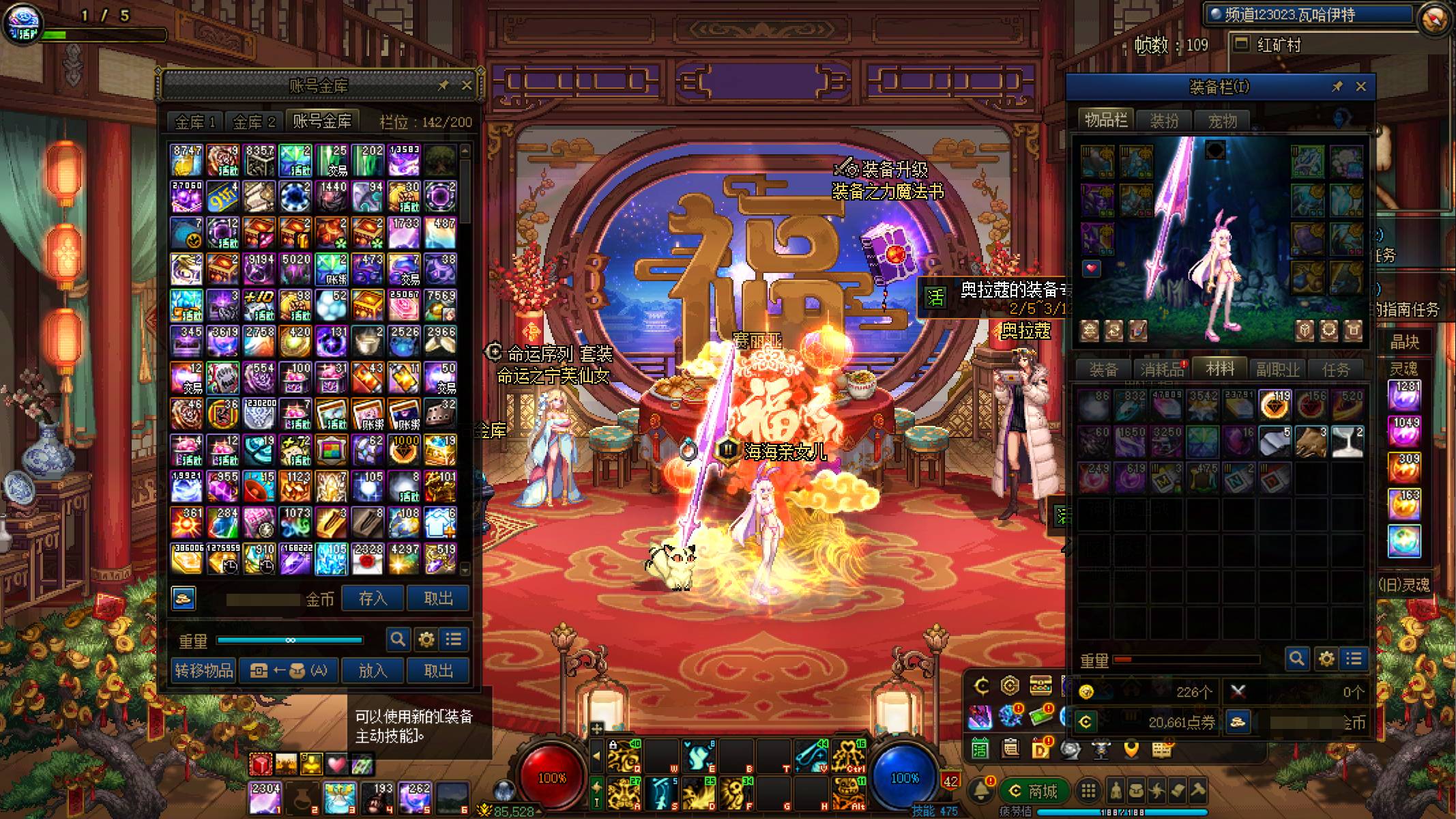Image resolution: width=1456 pixels, height=819 pixels.
Task: Switch to the 金库 2 tab
Action: click(254, 122)
